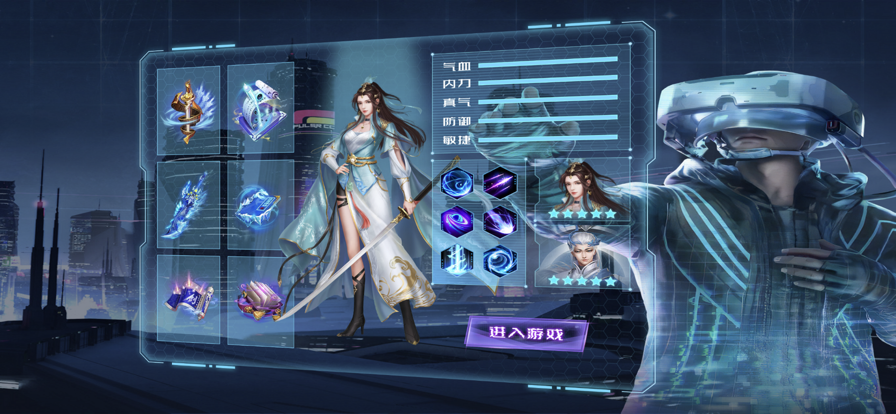Choose the dark-haired female character portrait
This screenshot has width=896, height=414.
tap(582, 188)
